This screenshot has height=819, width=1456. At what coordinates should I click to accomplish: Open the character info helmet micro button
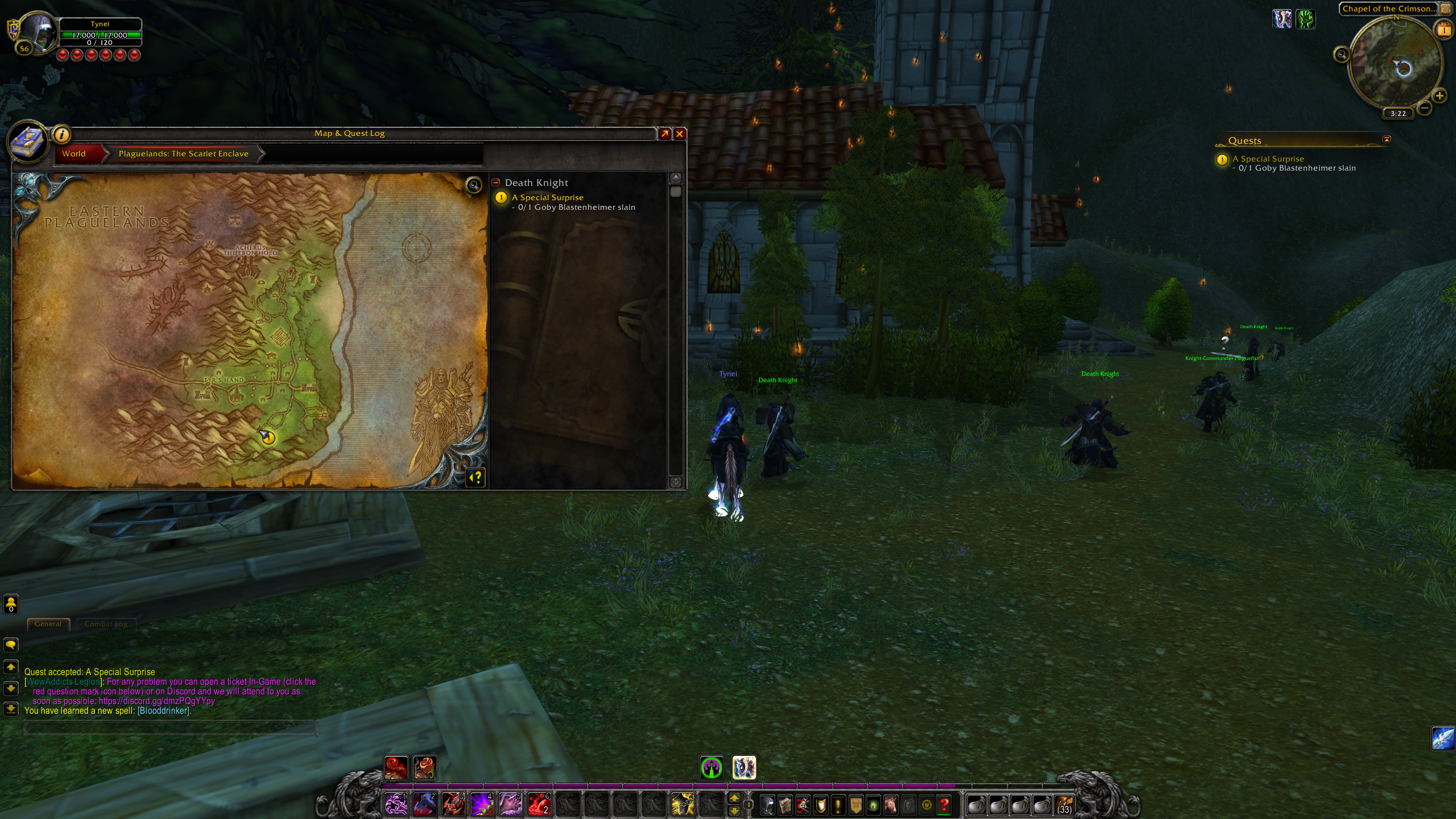767,805
